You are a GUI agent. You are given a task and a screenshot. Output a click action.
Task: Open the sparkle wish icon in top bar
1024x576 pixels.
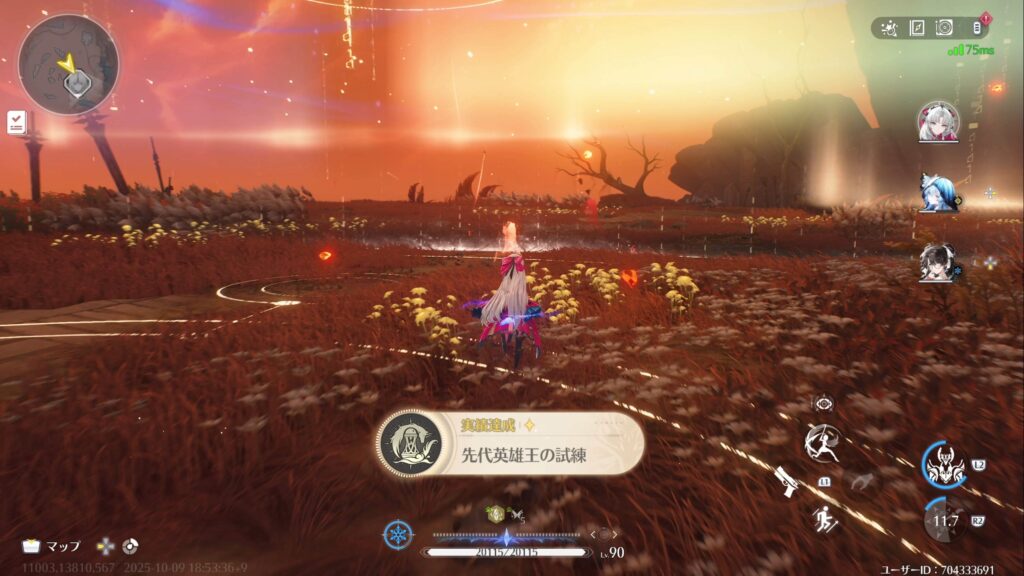point(889,28)
